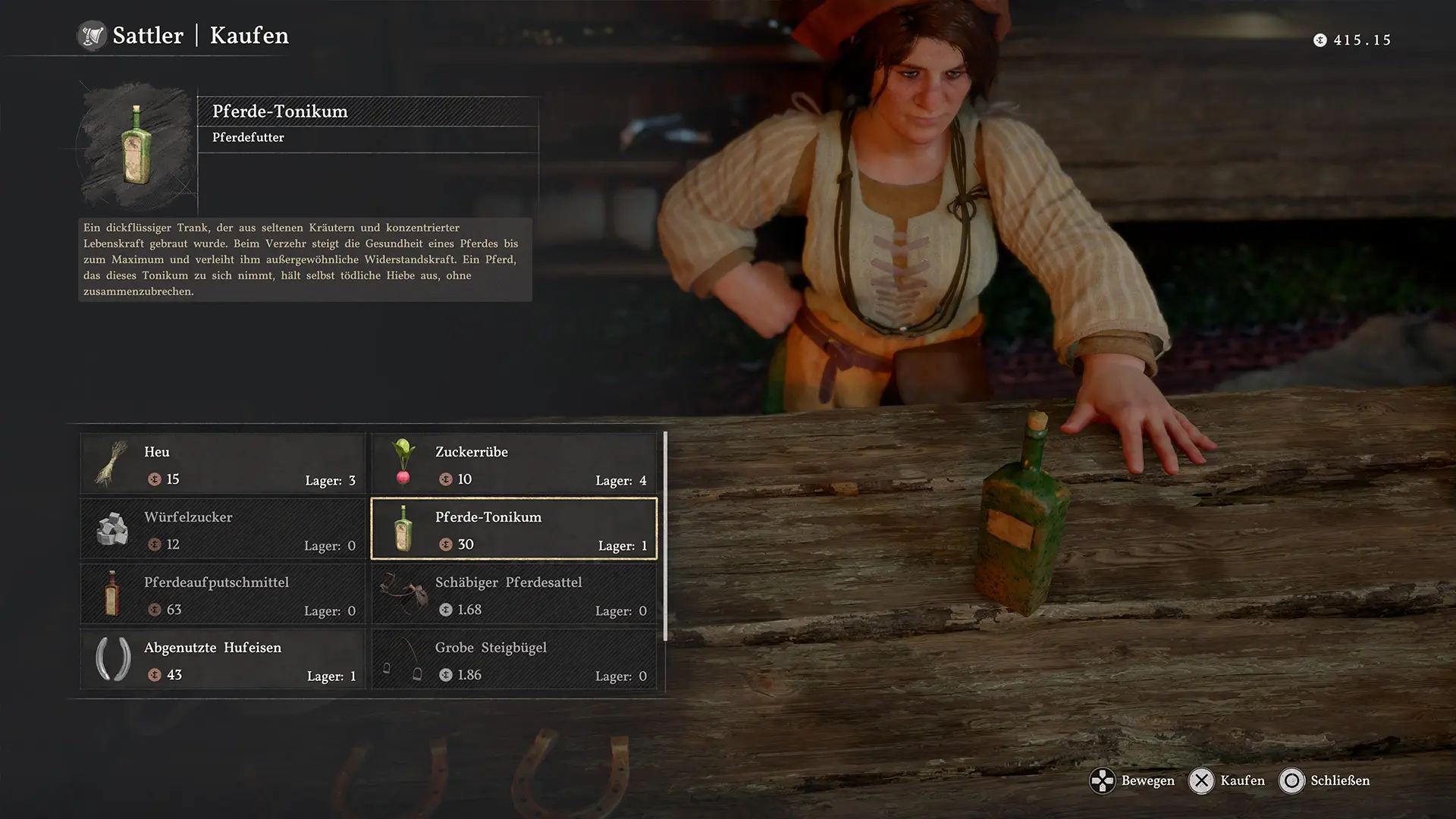
Task: Select the highlighted Pferde-Tonikum entry
Action: 514,529
